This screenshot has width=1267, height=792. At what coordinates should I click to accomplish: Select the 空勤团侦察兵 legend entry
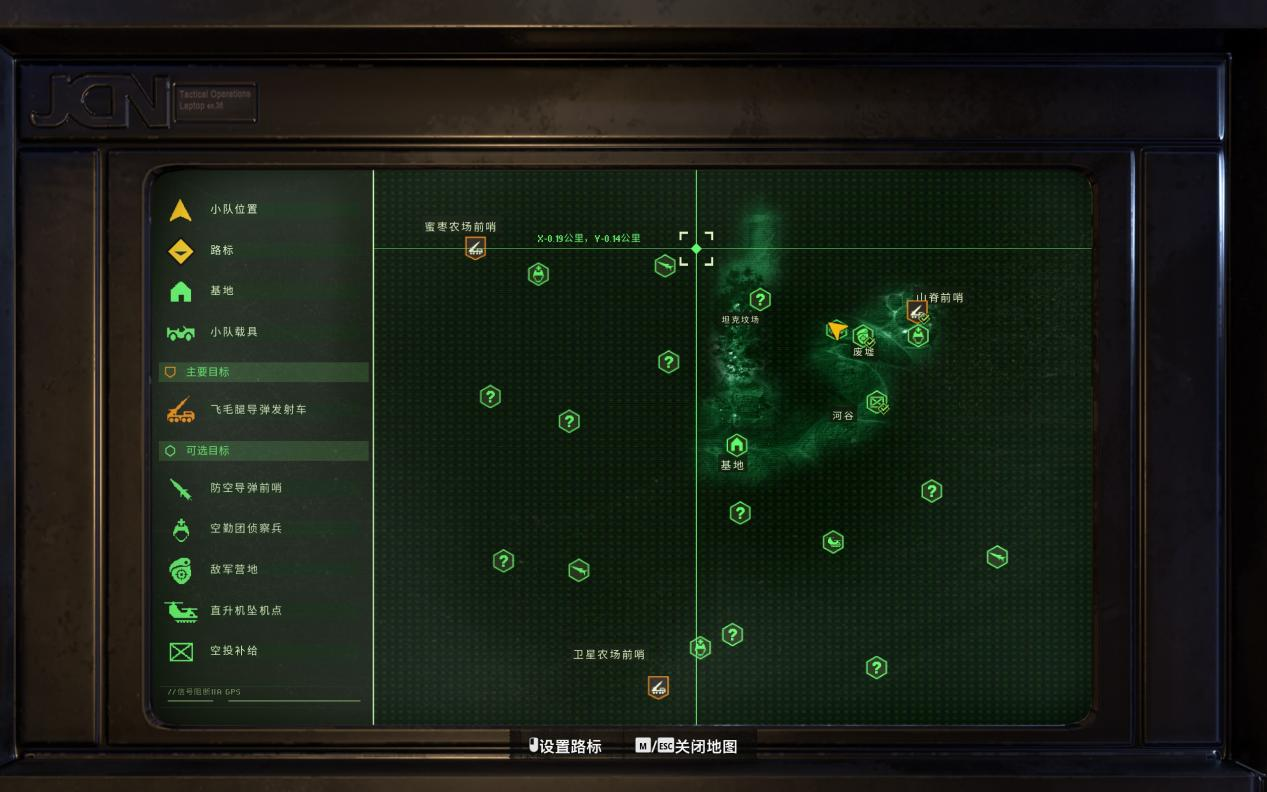pyautogui.click(x=245, y=529)
